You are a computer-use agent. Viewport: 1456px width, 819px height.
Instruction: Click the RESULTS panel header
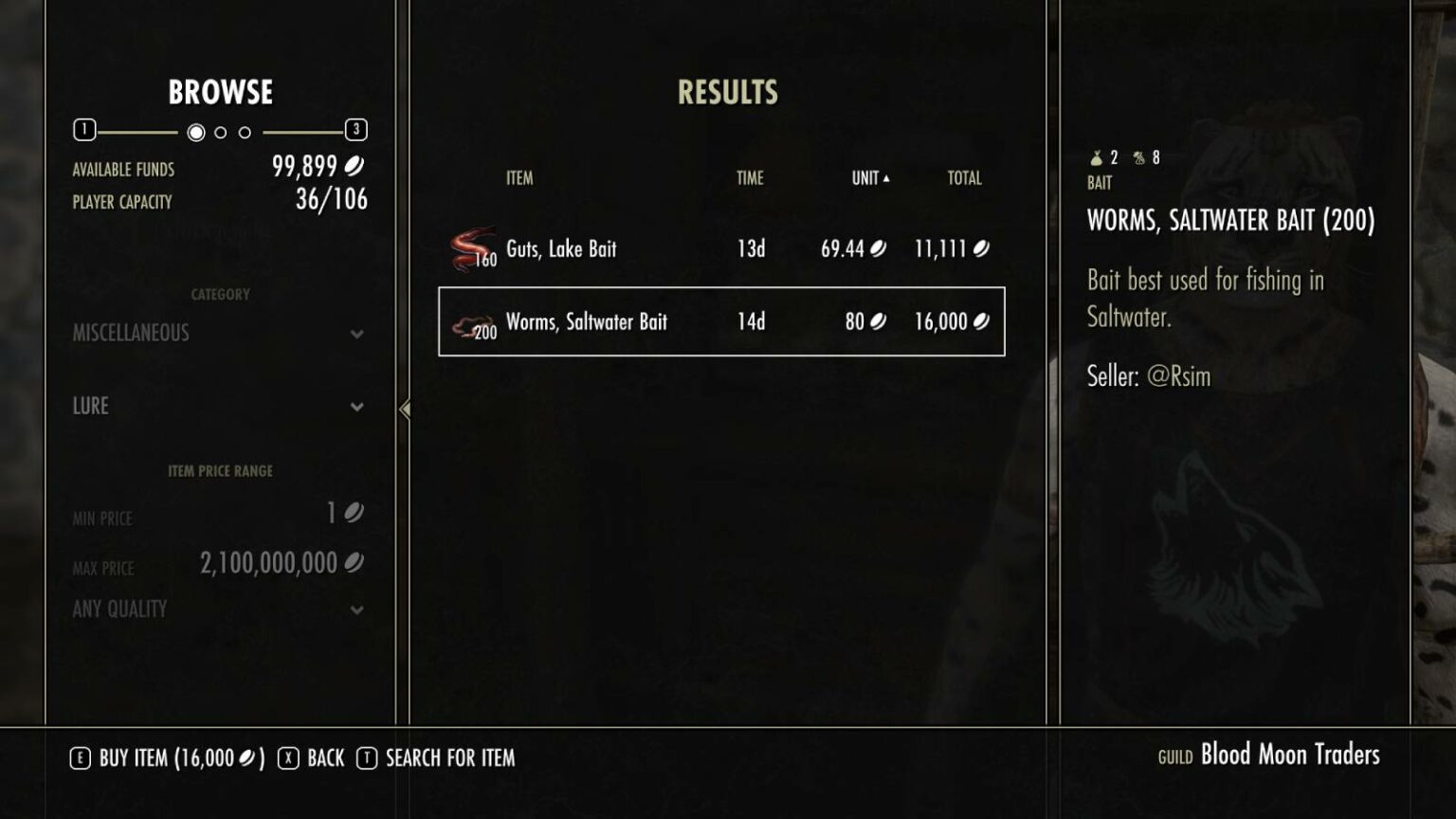pos(727,92)
